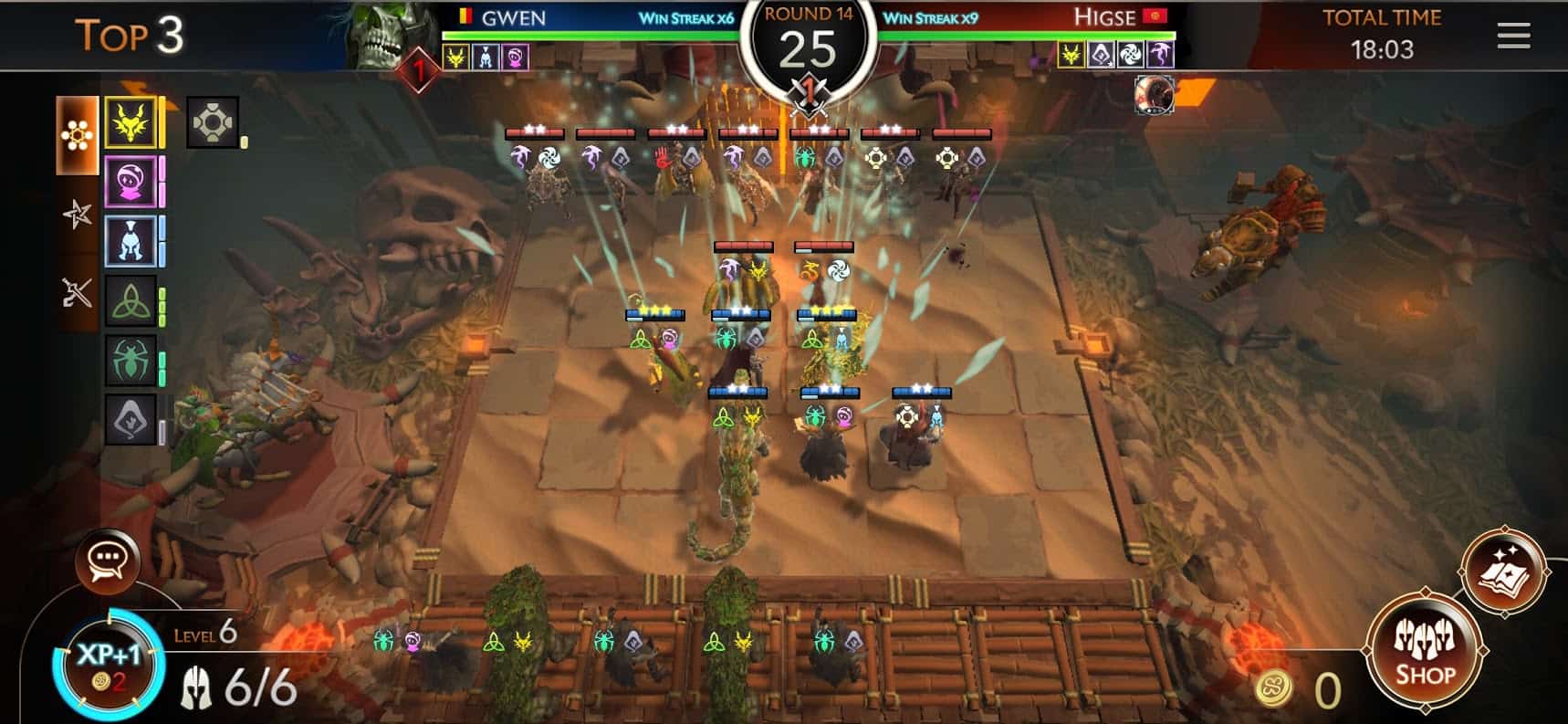Switch to the crossed swords tab
Viewport: 1568px width, 724px height.
77,292
